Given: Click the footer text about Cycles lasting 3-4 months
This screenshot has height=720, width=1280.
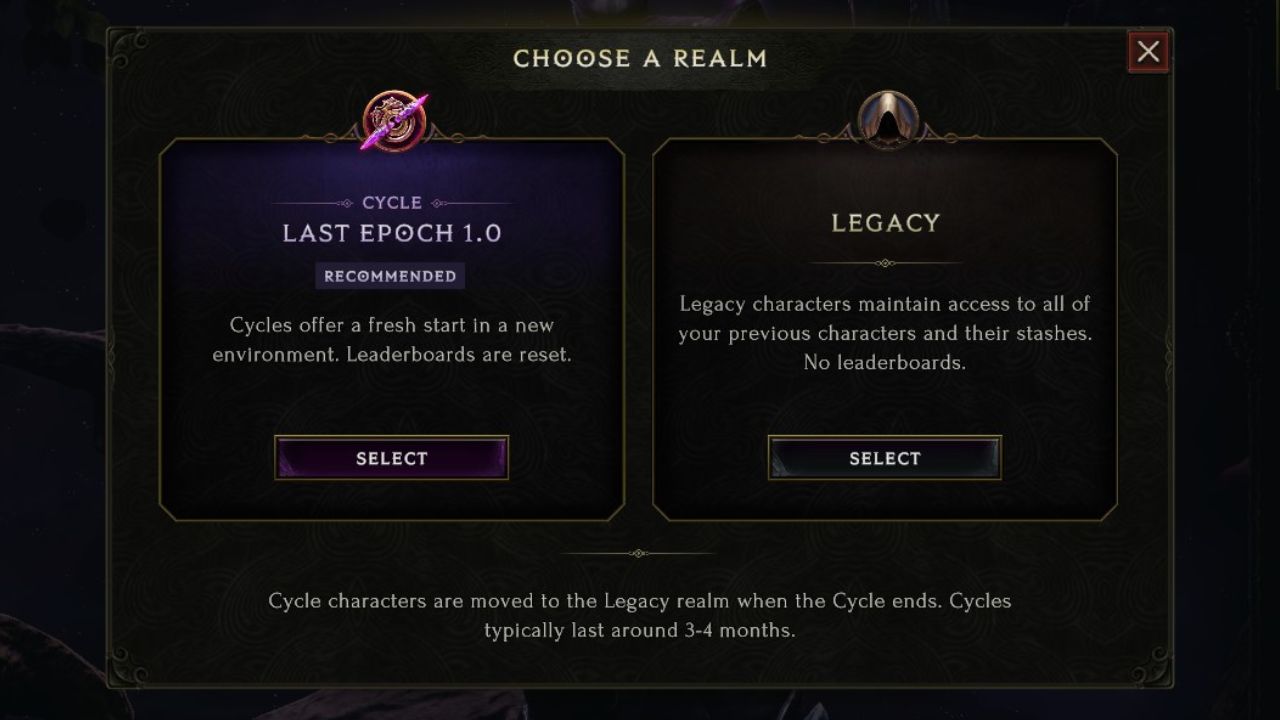Looking at the screenshot, I should click(x=640, y=613).
